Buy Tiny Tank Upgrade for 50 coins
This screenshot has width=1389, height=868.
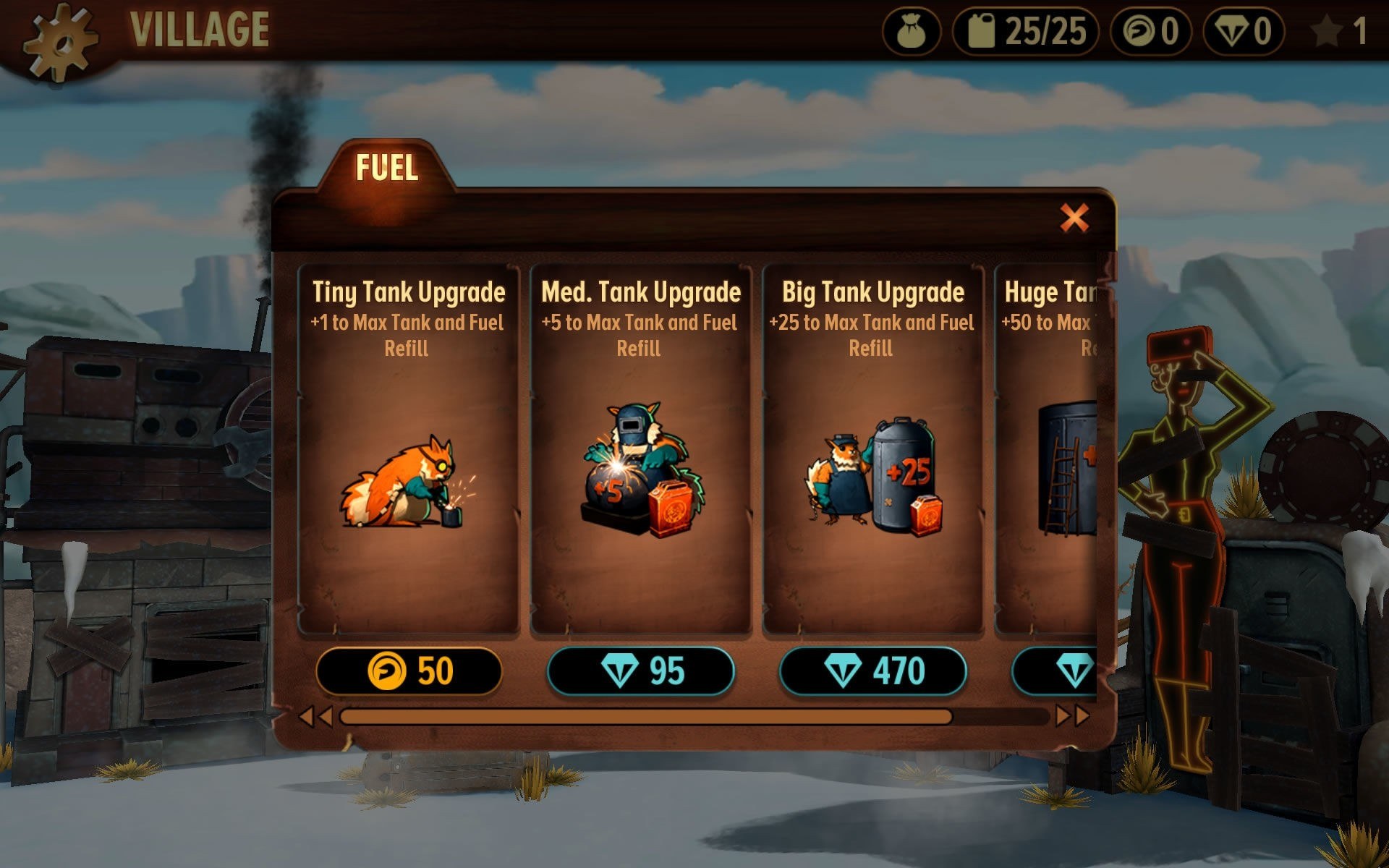tap(409, 671)
